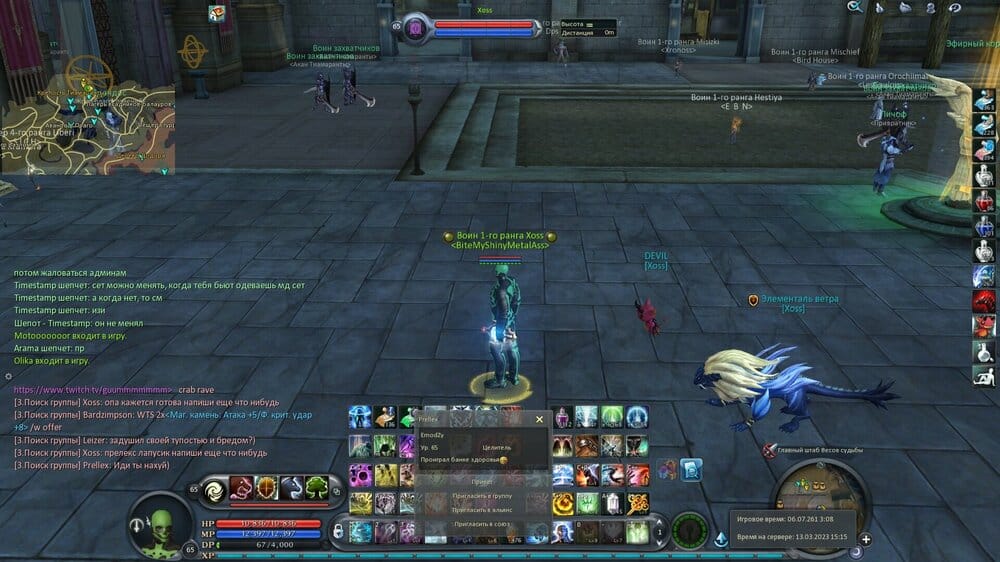Click the green skull player portrait
The image size is (1000, 562).
coord(160,523)
